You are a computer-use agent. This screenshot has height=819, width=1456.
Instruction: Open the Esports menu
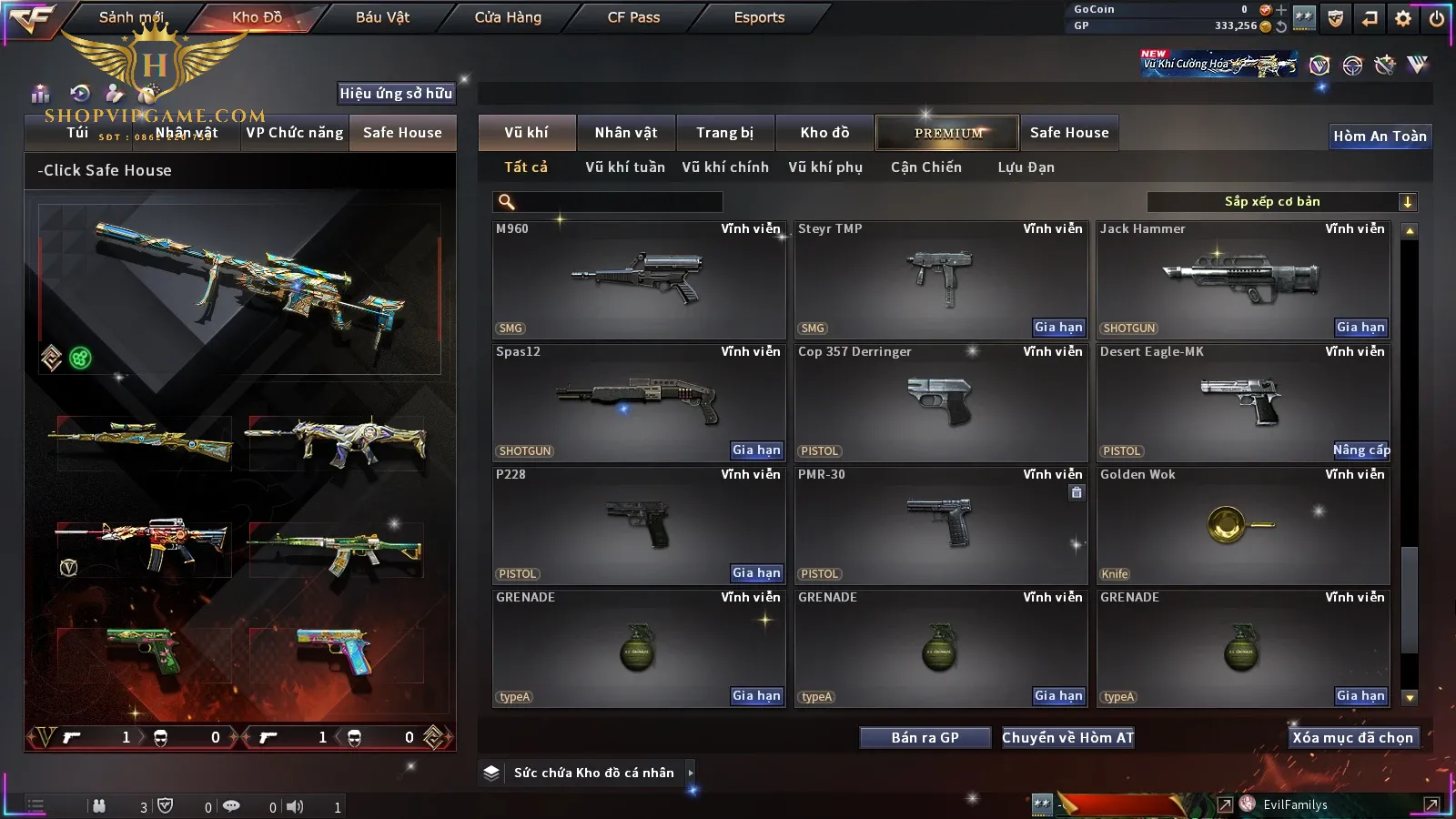759,17
